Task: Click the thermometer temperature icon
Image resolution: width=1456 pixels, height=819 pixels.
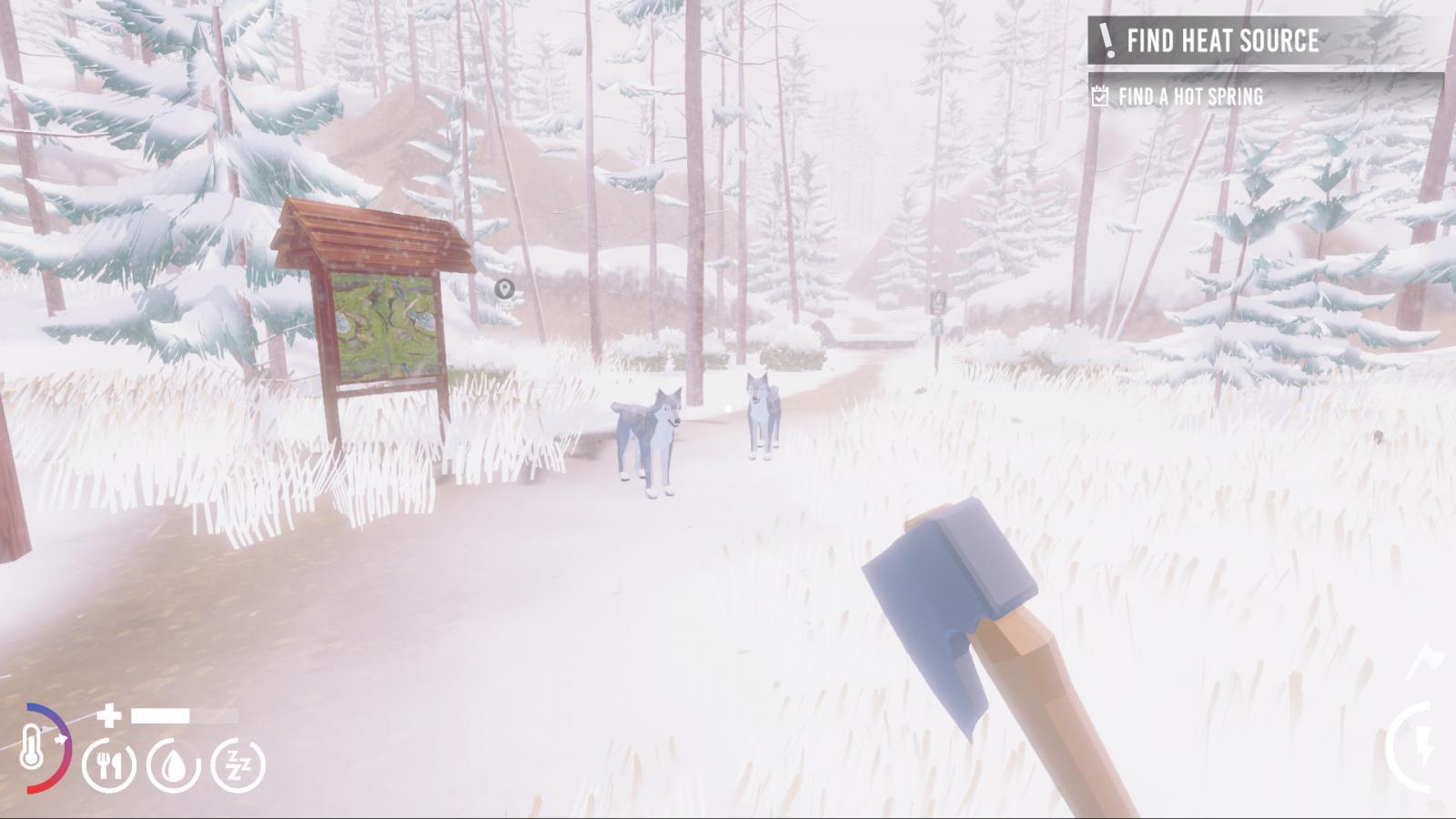Action: [x=35, y=749]
